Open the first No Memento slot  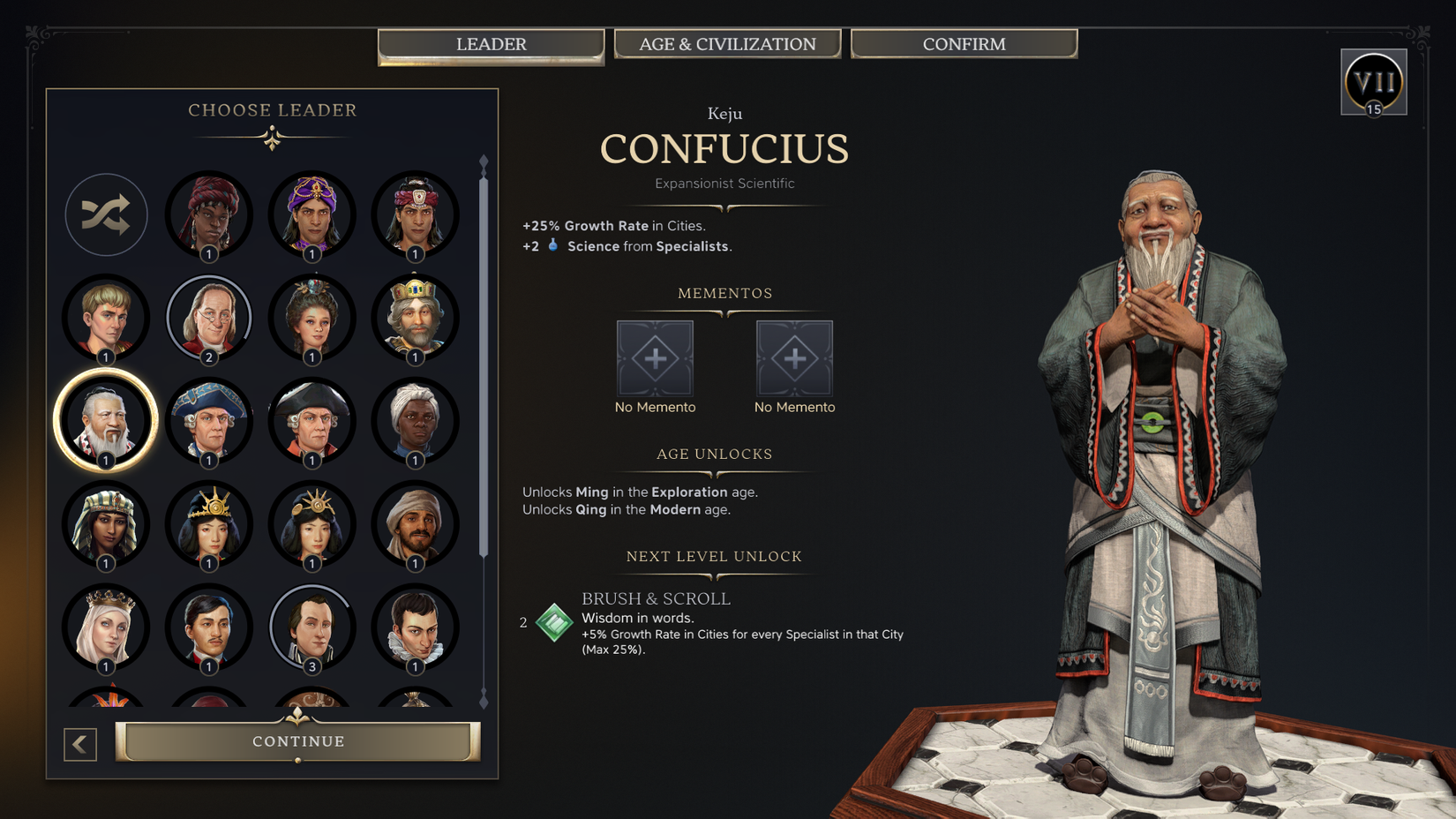point(655,357)
